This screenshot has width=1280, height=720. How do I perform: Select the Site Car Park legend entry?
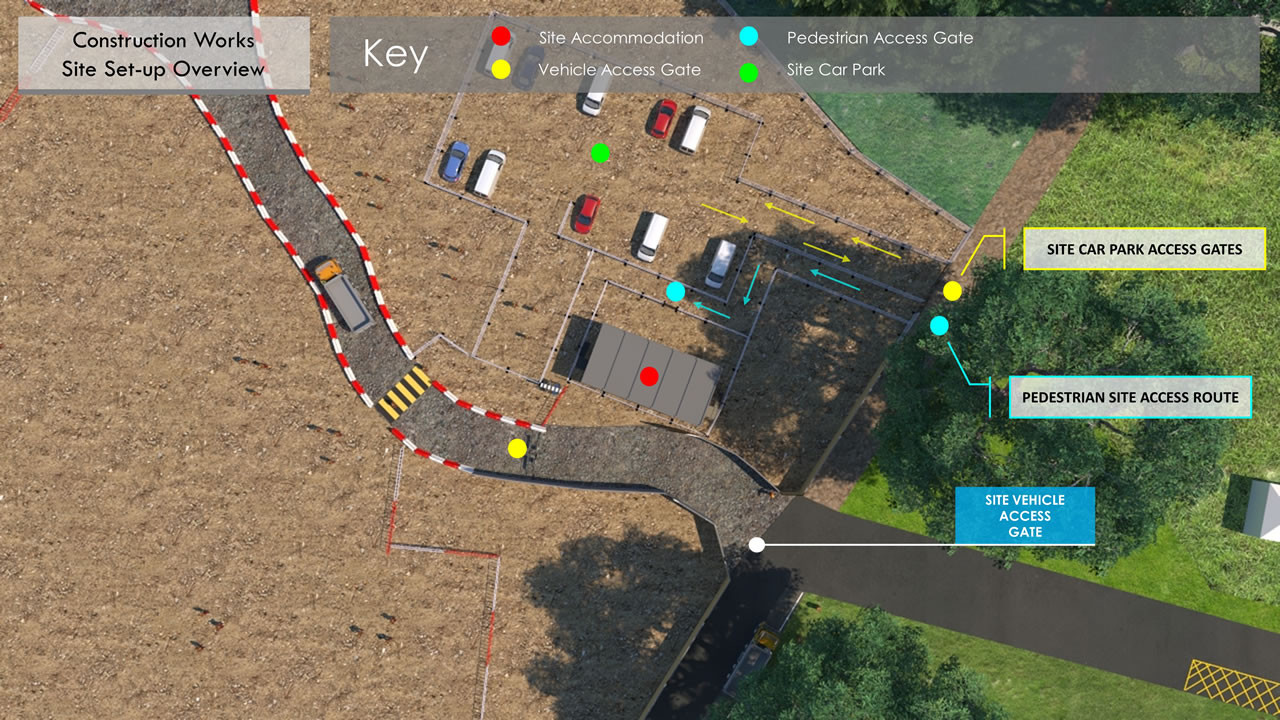point(835,70)
